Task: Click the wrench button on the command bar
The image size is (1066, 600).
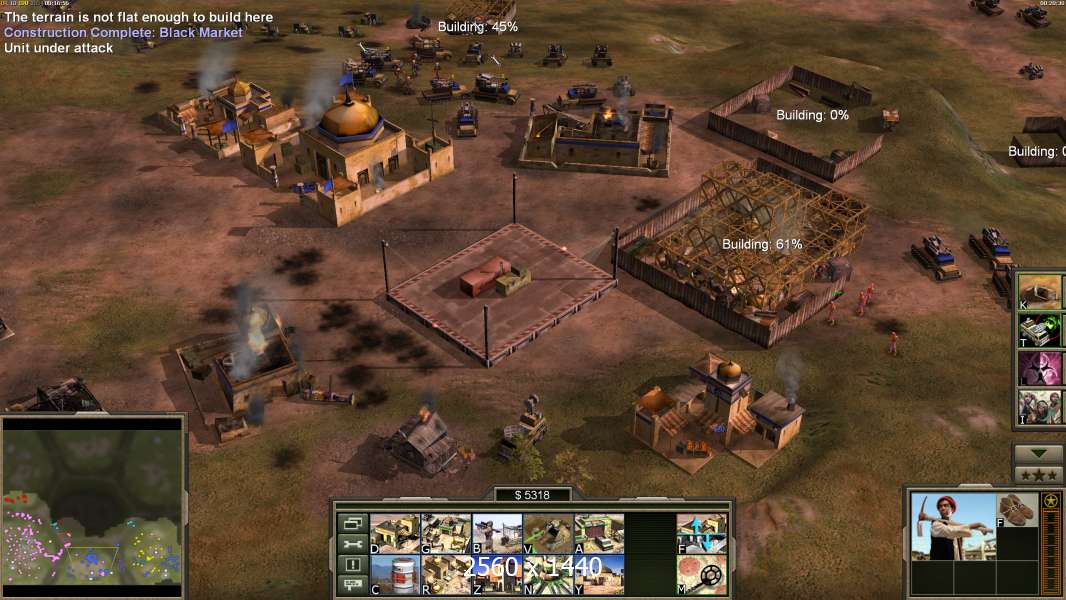Action: (352, 544)
